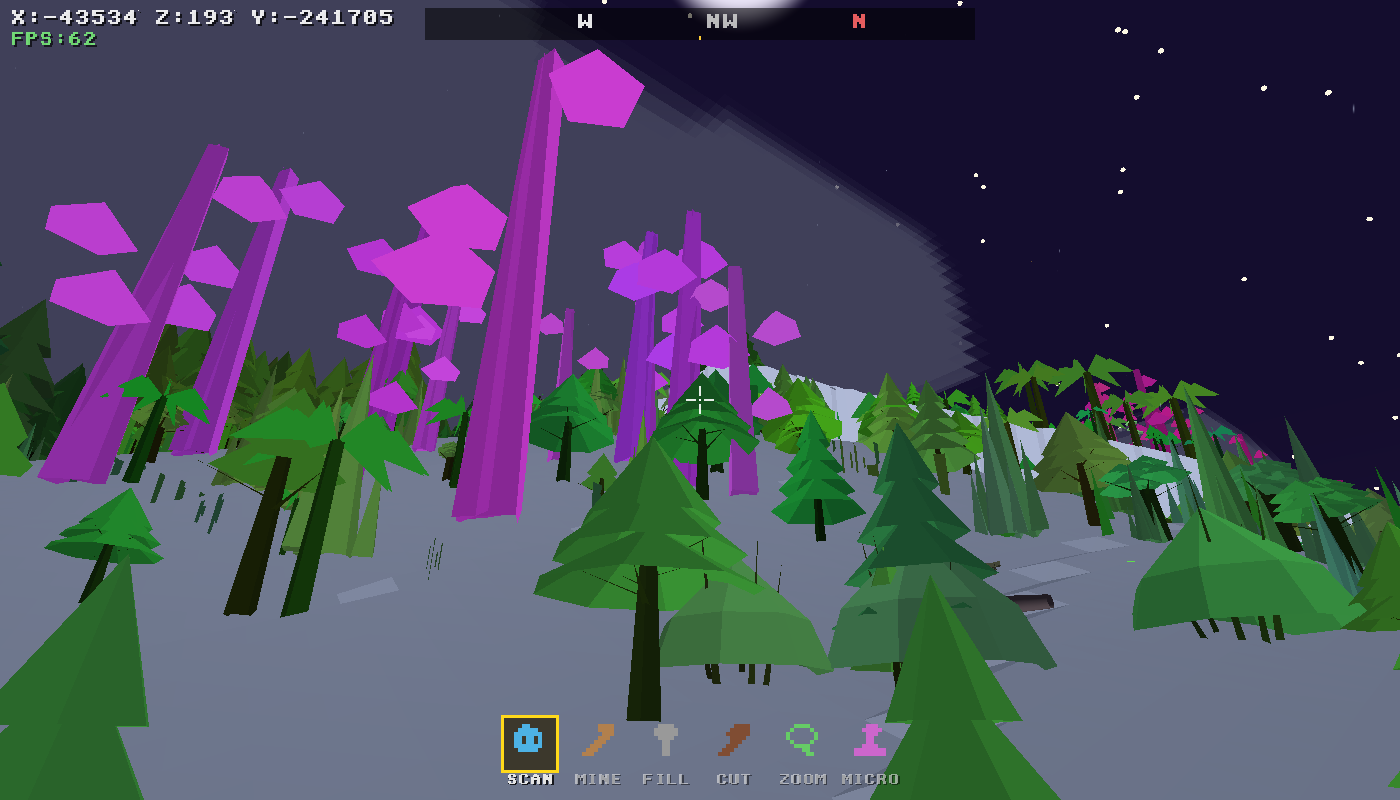Switch to the FILL tool icon
Viewport: 1400px width, 800px height.
(666, 741)
